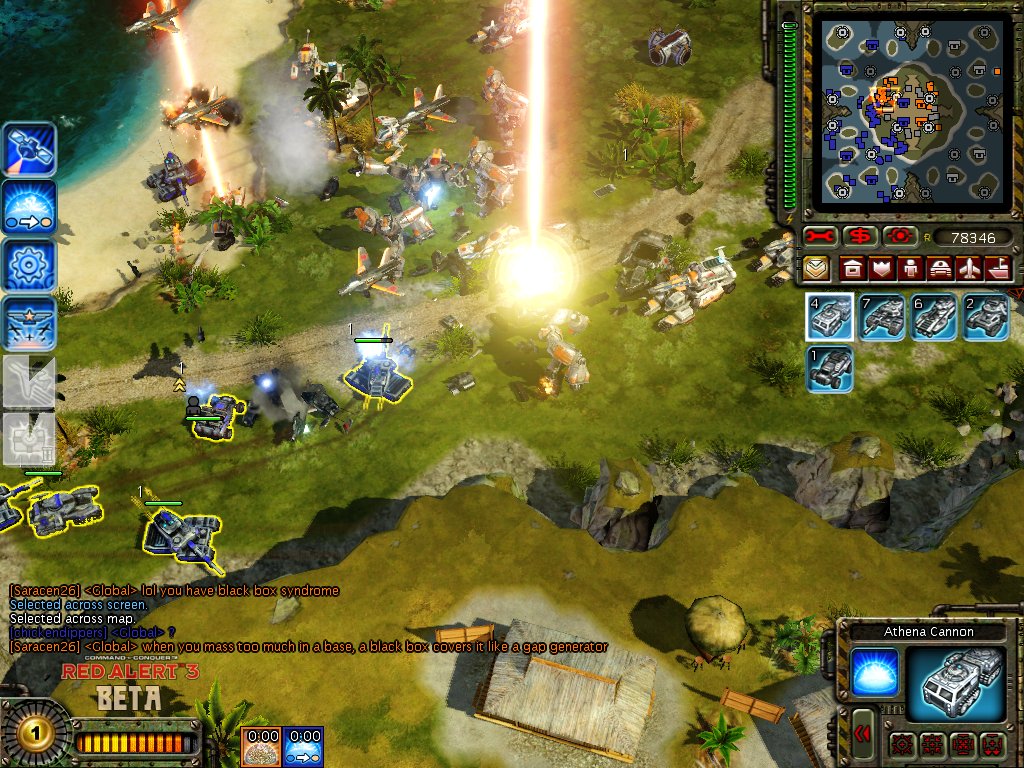Toggle sell mode with dollar button
The width and height of the screenshot is (1024, 768).
pyautogui.click(x=859, y=236)
